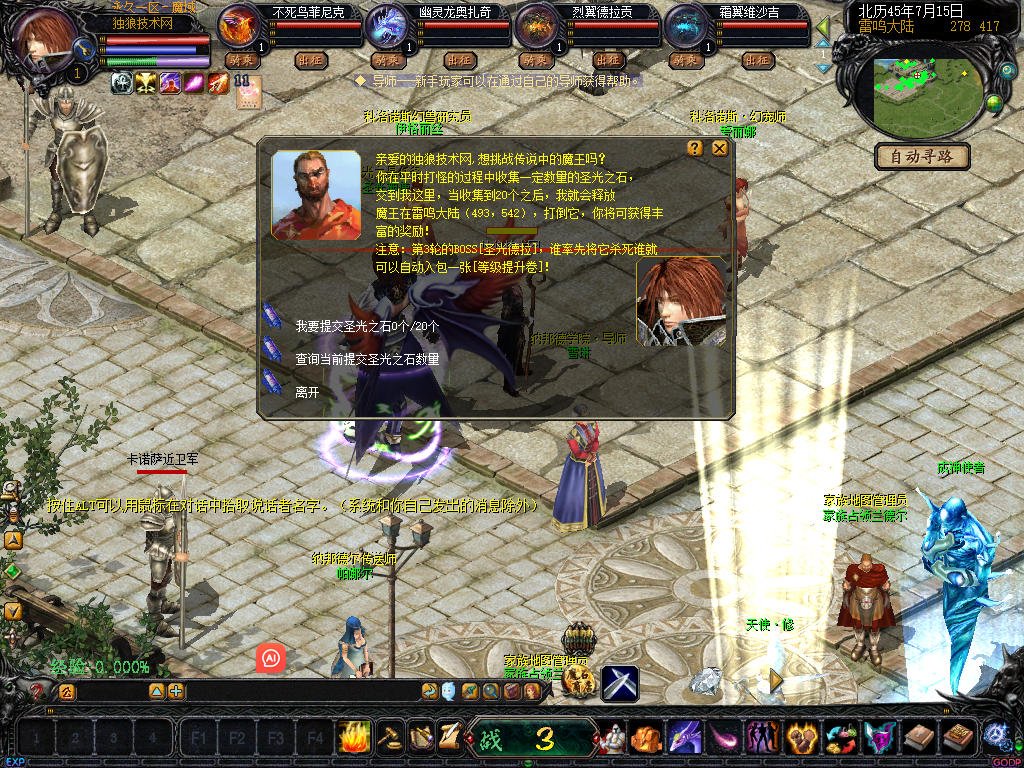Image resolution: width=1024 pixels, height=768 pixels.
Task: Activate the flame skill in the hotbar
Action: tap(353, 737)
